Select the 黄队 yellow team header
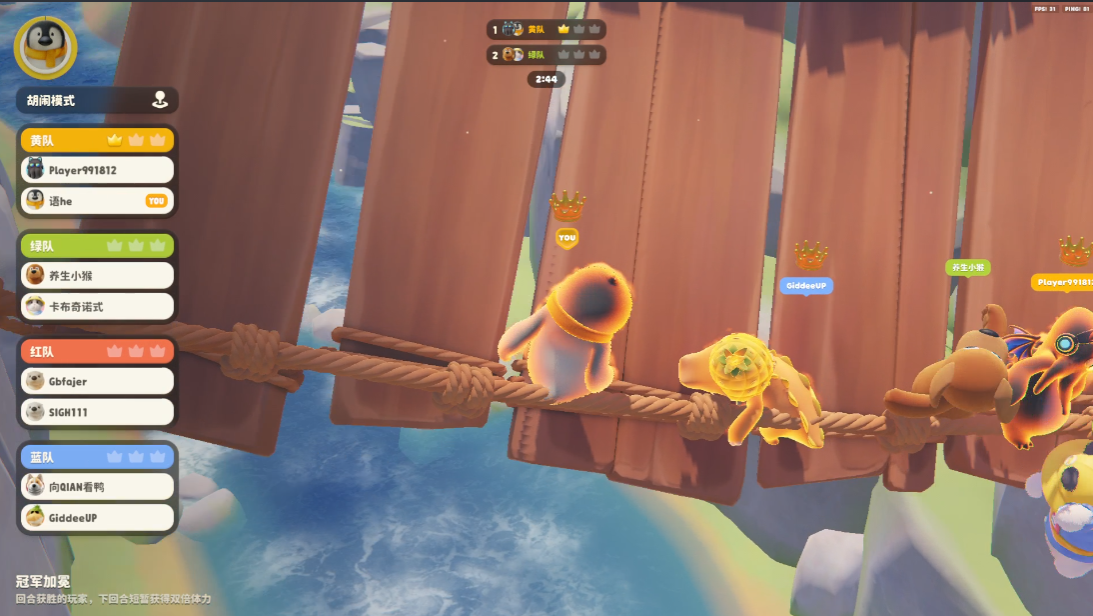Screen dimensions: 1093x616 pos(97,140)
